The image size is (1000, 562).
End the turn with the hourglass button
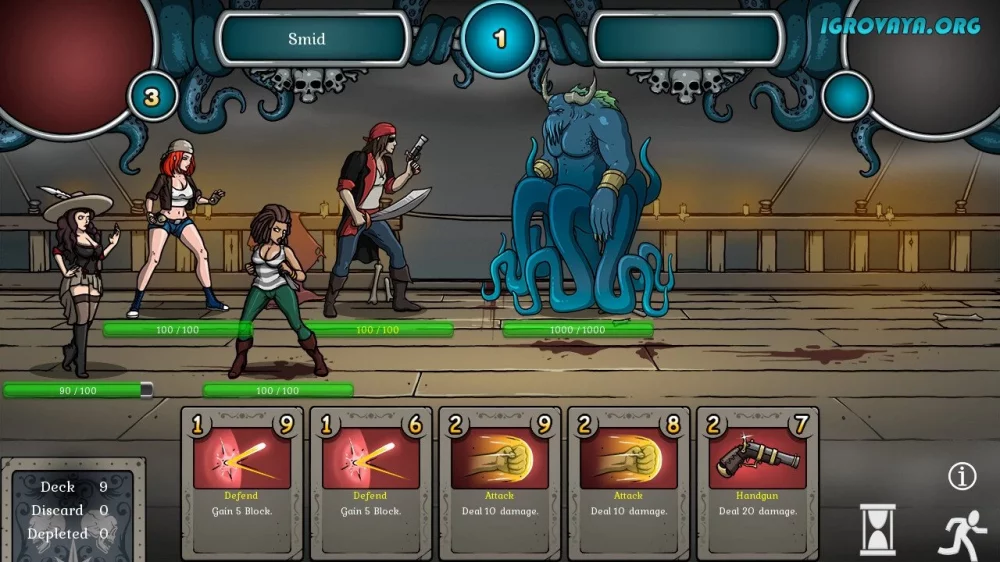[878, 529]
